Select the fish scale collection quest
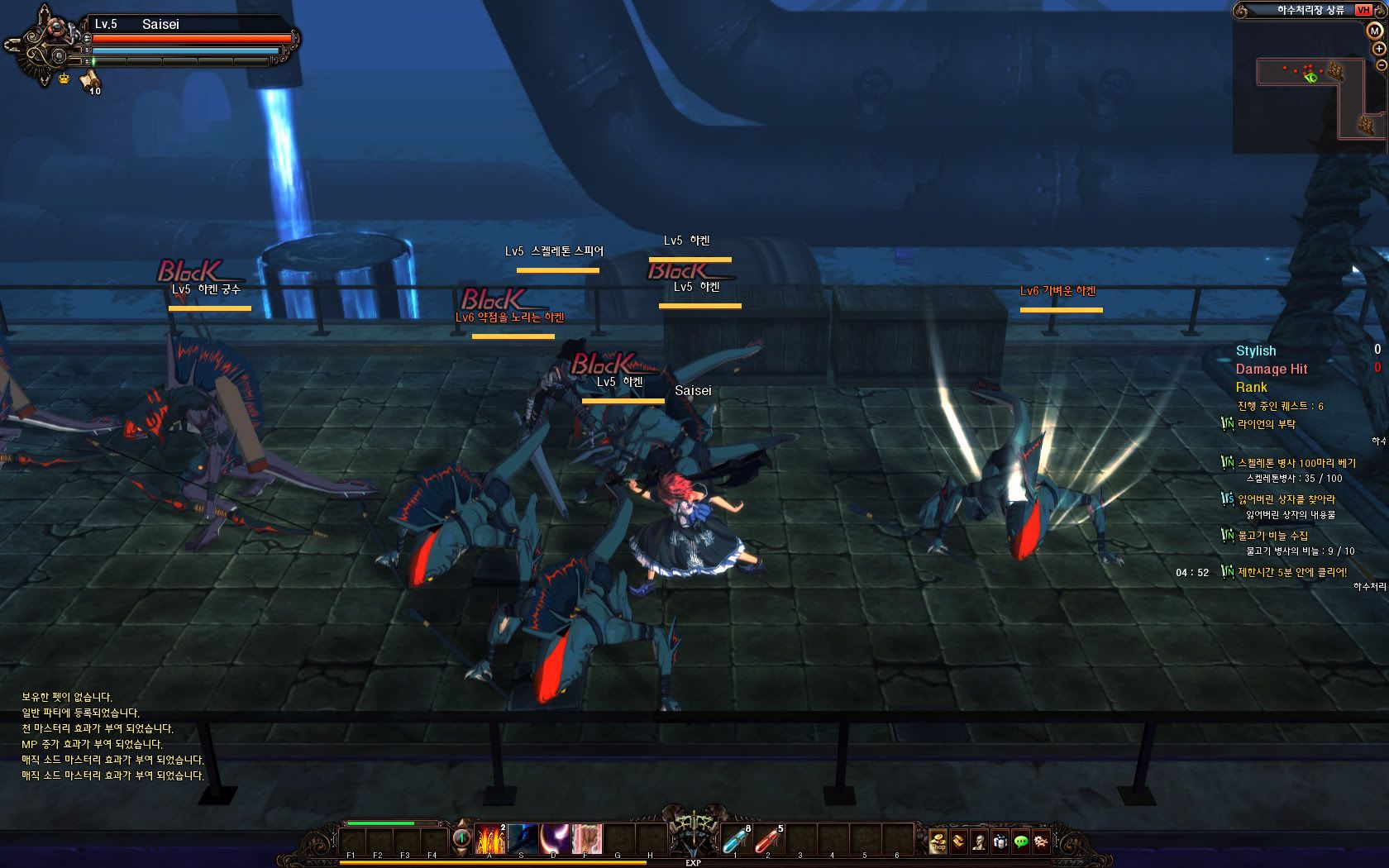This screenshot has width=1389, height=868. (1272, 536)
